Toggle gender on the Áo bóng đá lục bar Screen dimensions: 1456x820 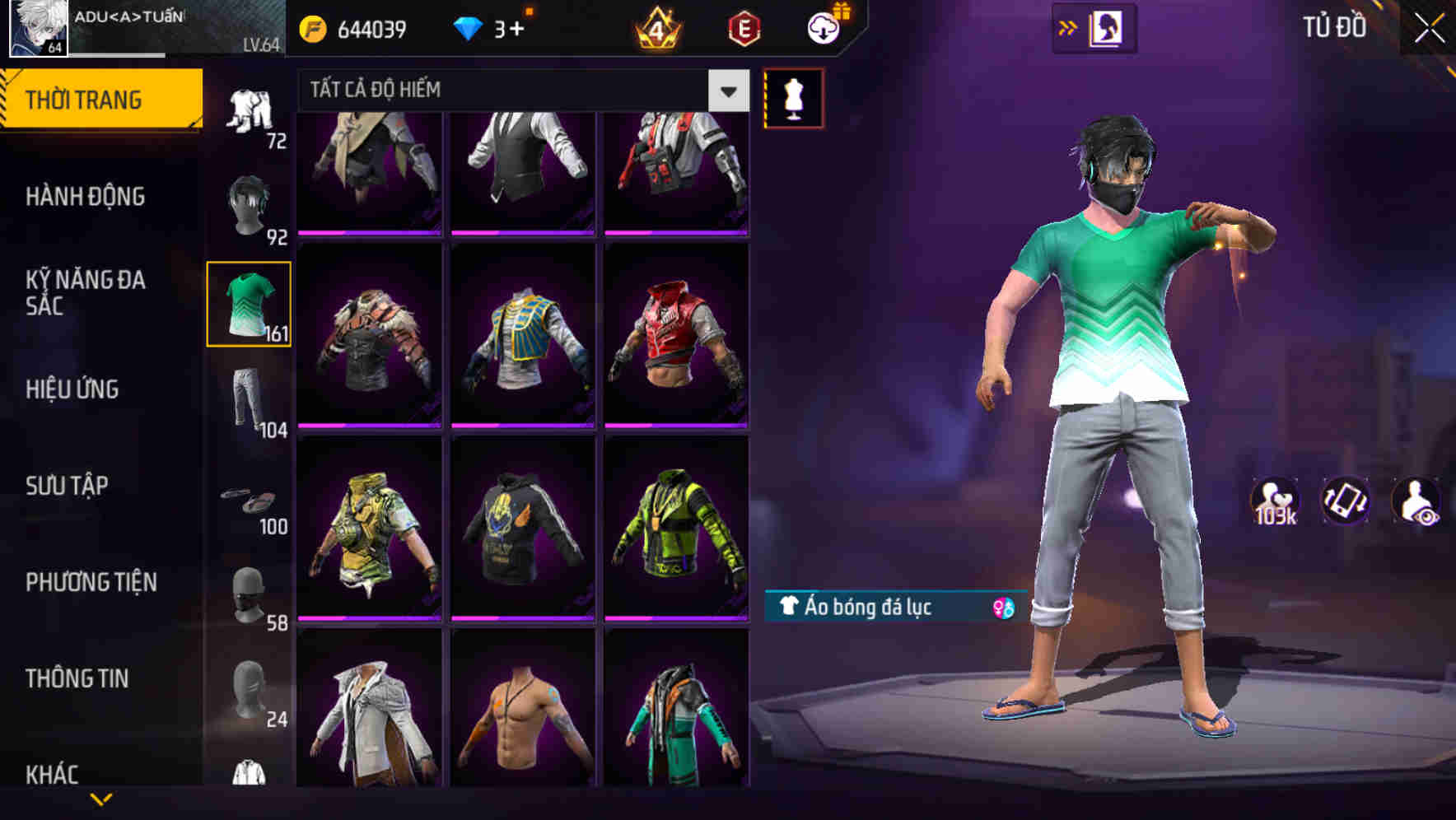[x=1003, y=609]
